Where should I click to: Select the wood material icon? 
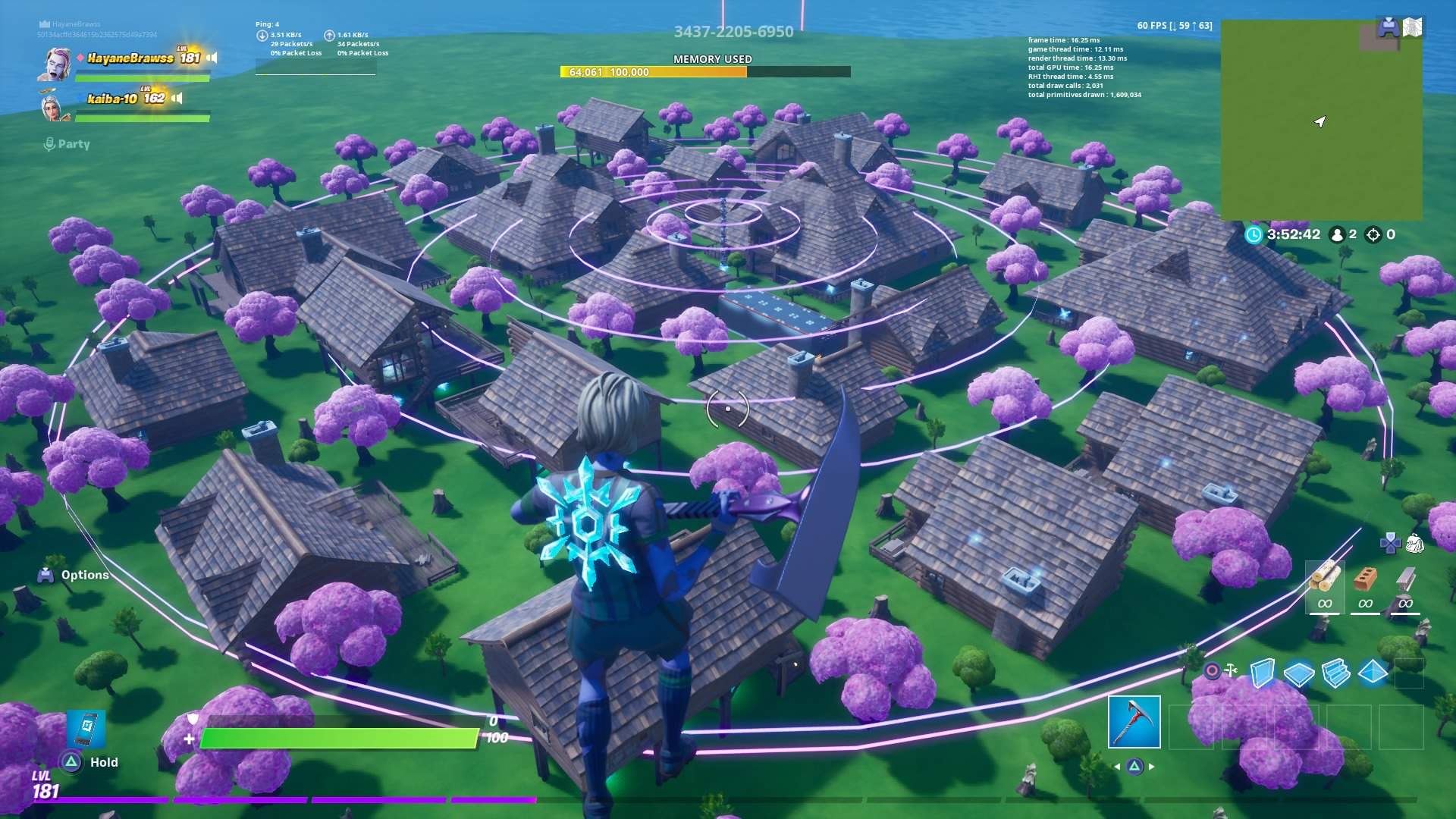pyautogui.click(x=1324, y=580)
